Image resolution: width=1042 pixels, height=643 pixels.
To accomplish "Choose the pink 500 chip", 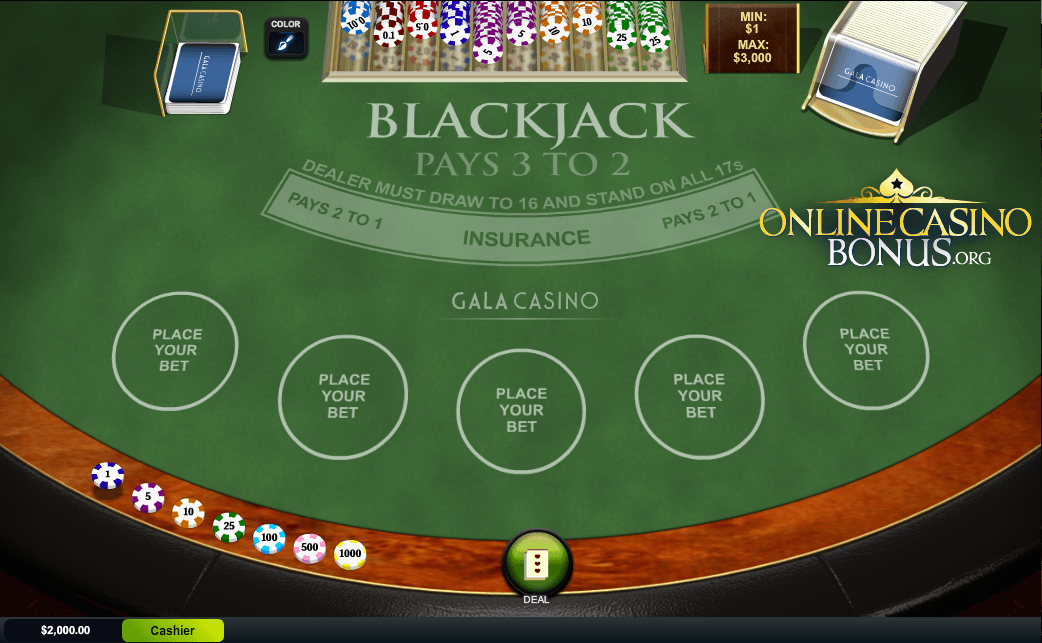I will pos(310,548).
